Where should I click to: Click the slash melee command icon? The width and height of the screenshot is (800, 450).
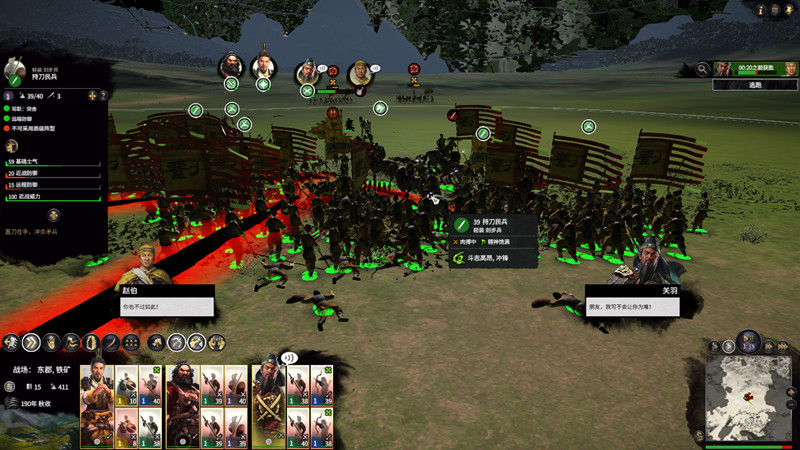point(112,342)
